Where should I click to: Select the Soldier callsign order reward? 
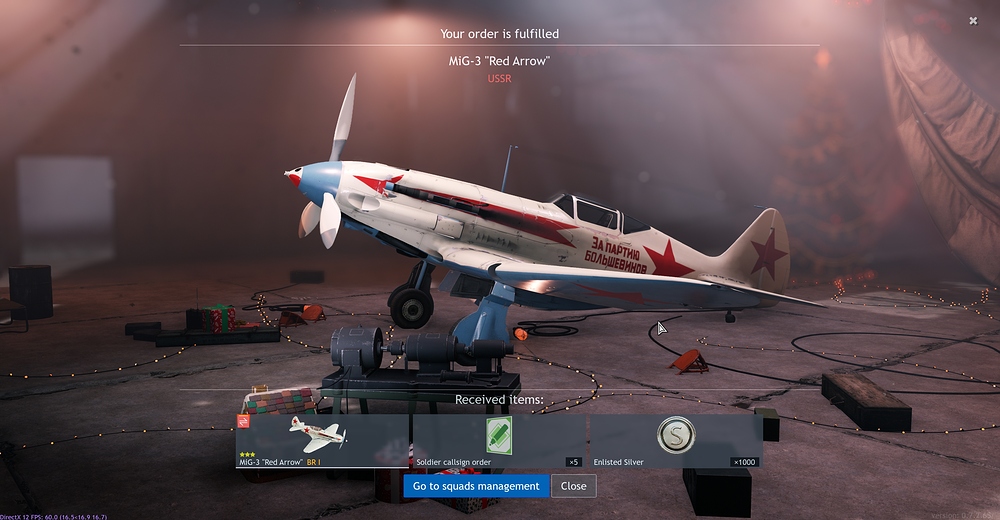pyautogui.click(x=498, y=441)
